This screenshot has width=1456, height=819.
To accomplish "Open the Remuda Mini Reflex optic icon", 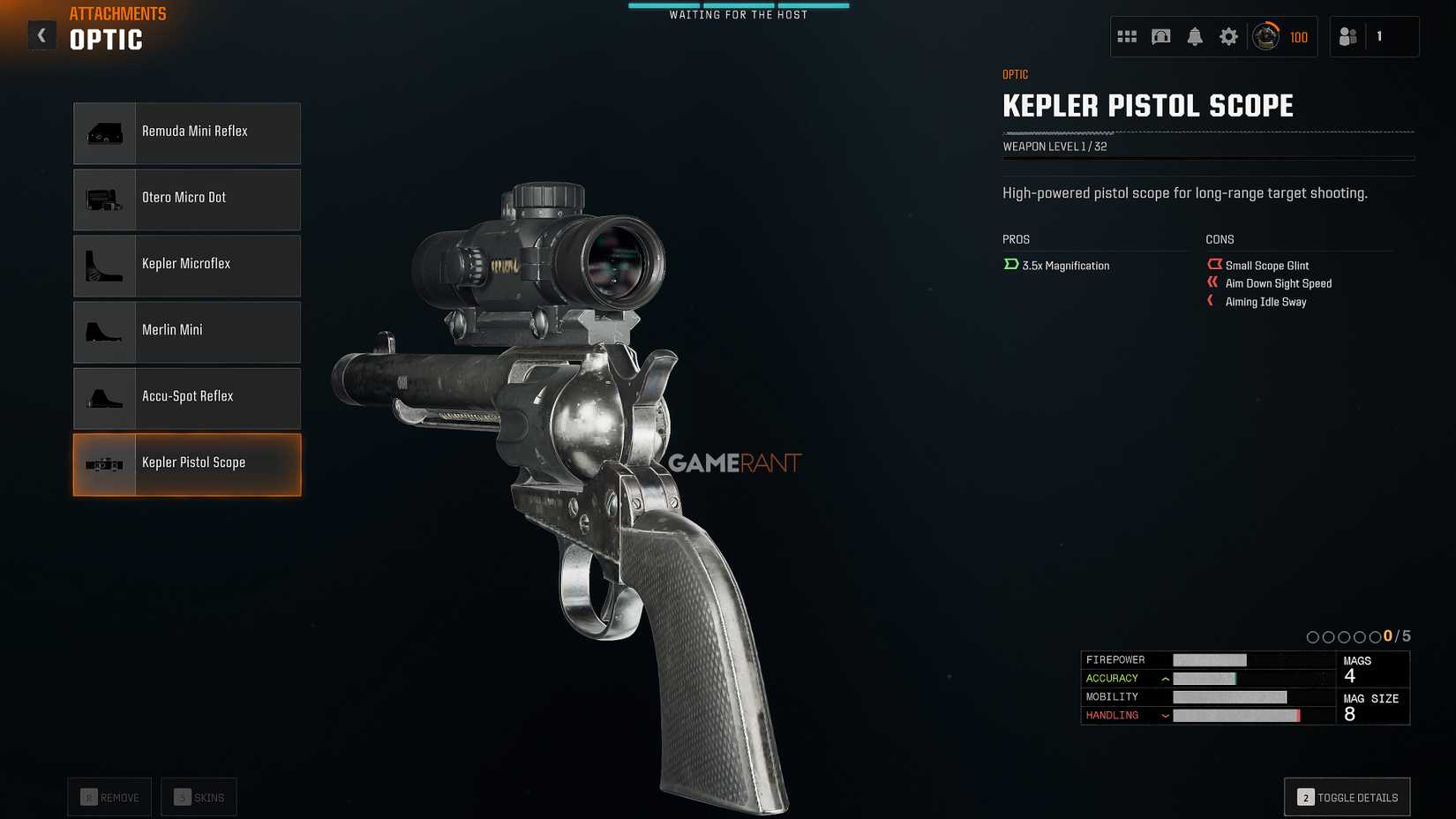I will tap(103, 132).
